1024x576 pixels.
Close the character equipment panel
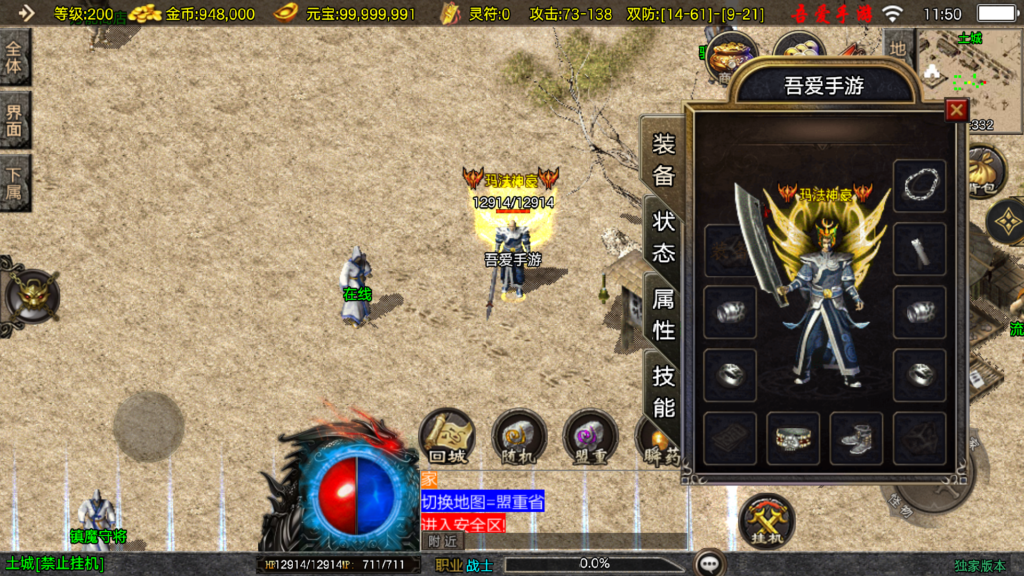(957, 110)
